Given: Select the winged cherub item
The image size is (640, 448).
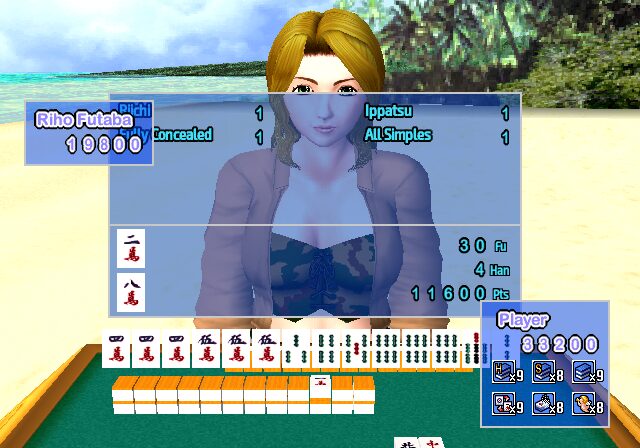Looking at the screenshot, I should (x=582, y=403).
